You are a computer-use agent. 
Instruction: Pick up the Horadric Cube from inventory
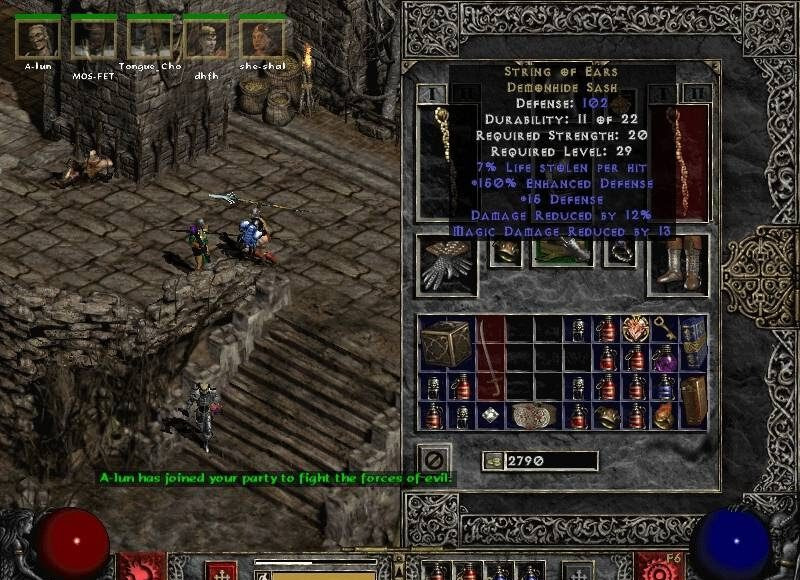tap(447, 343)
